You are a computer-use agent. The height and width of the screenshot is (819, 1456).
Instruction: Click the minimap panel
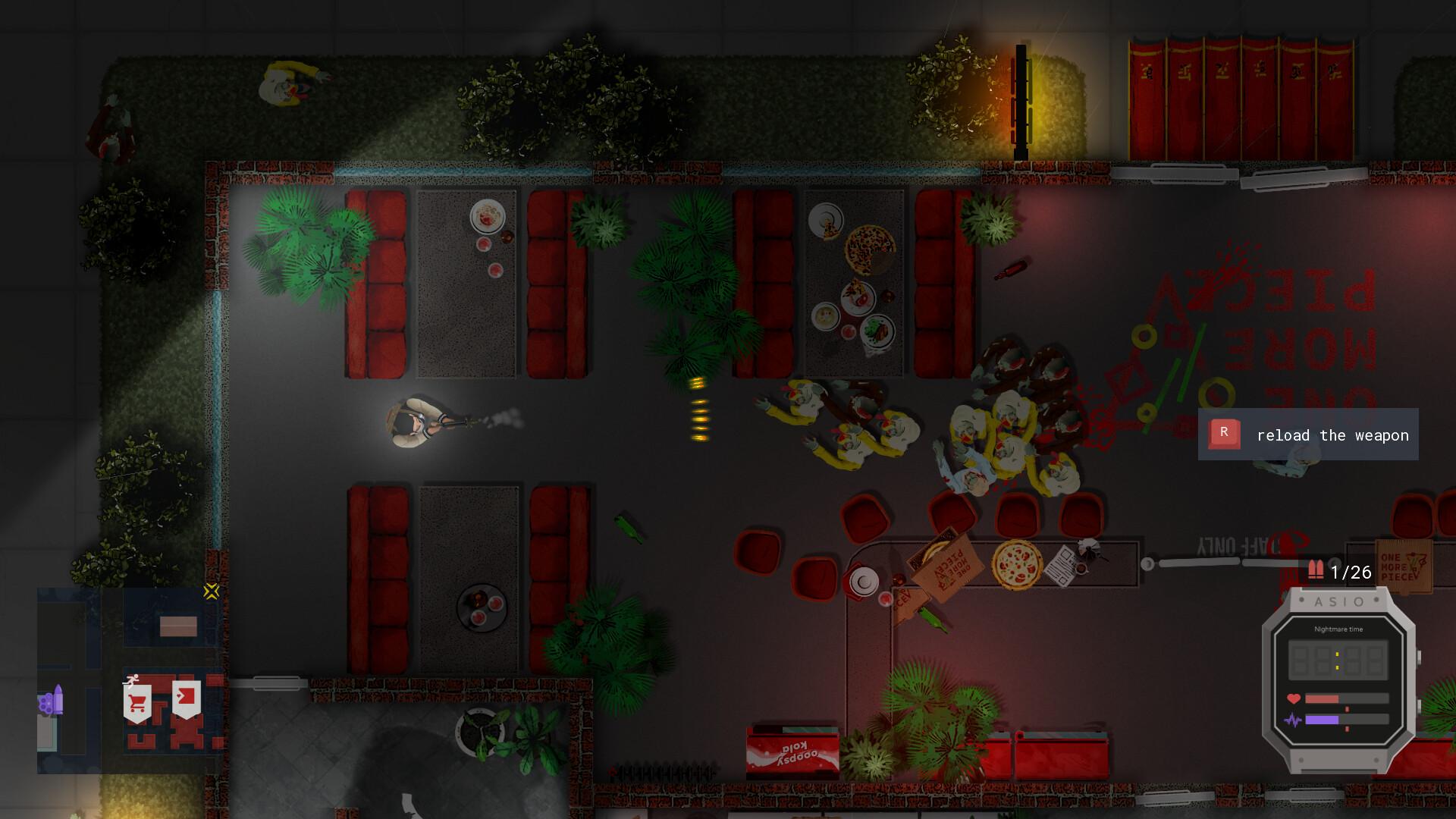point(130,680)
